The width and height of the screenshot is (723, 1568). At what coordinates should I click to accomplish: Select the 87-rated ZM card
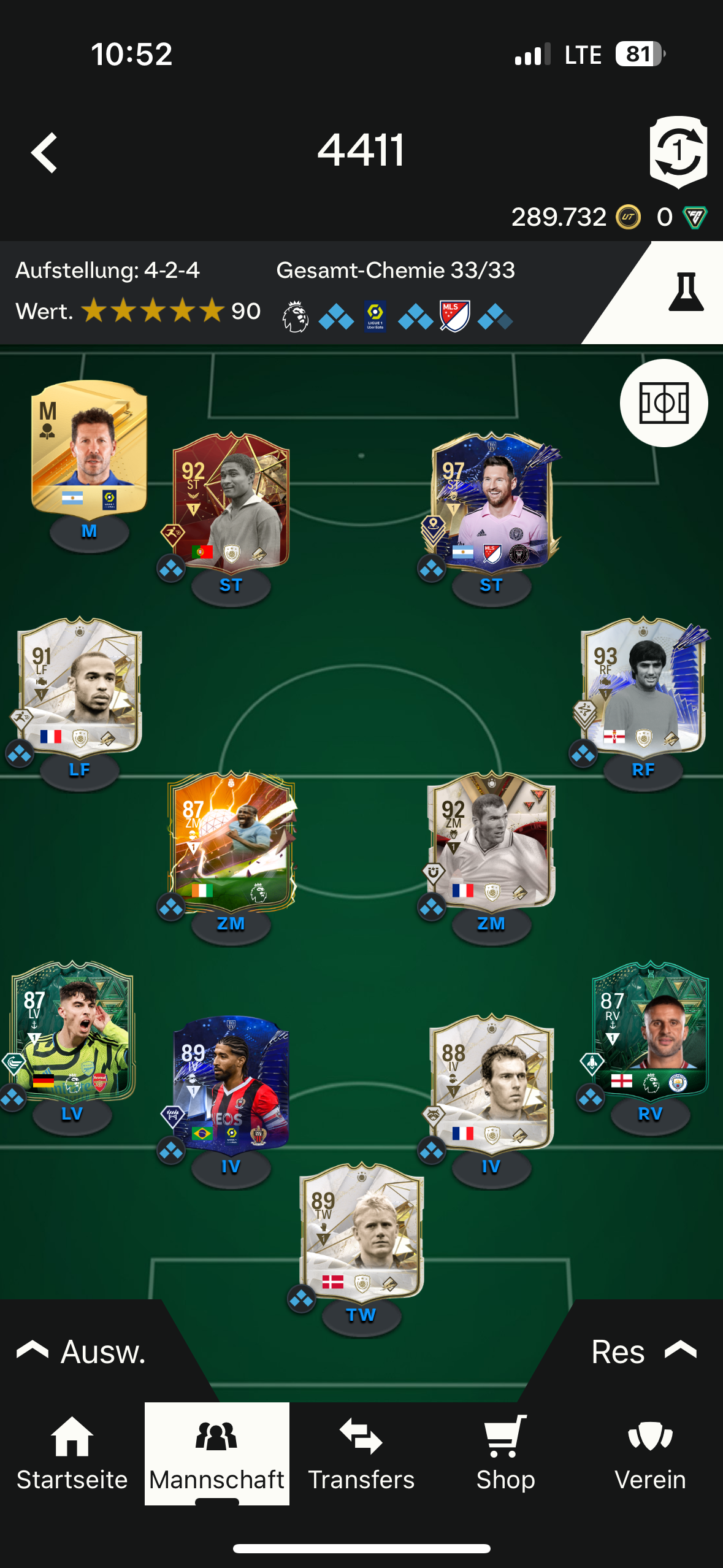(231, 840)
